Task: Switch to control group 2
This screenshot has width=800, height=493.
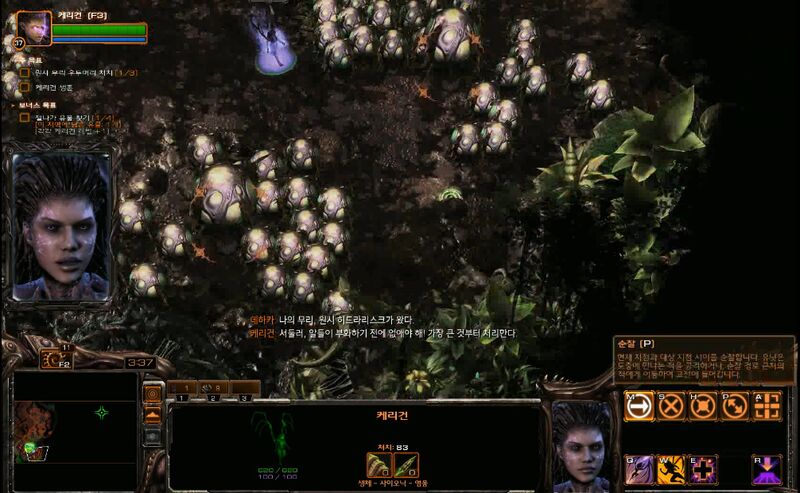Action: (x=213, y=388)
